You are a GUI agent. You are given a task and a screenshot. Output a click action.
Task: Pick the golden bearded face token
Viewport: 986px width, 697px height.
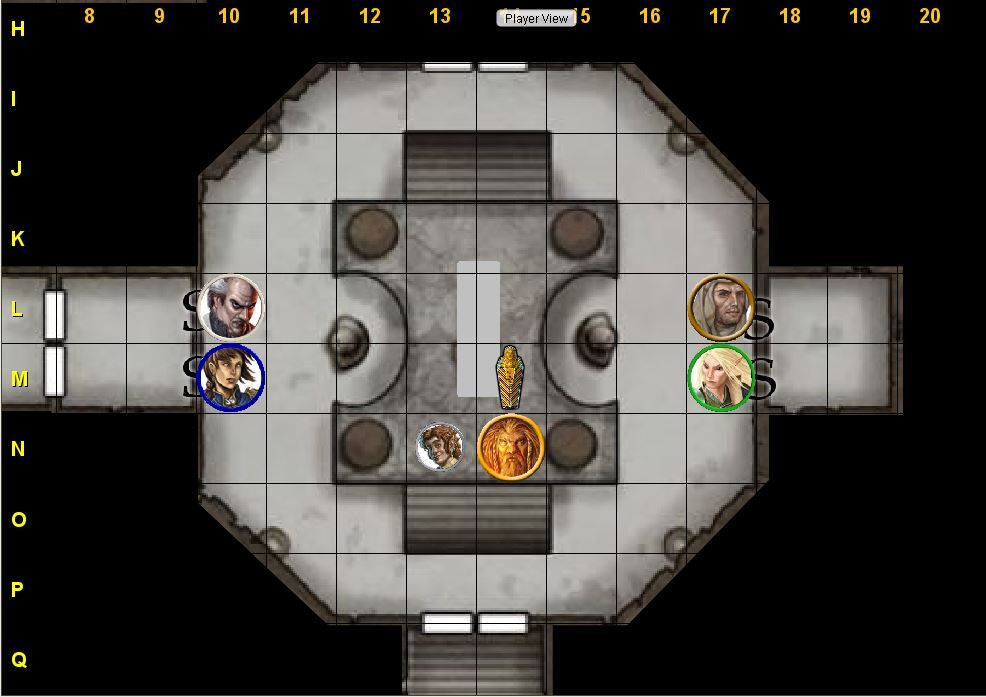(510, 447)
